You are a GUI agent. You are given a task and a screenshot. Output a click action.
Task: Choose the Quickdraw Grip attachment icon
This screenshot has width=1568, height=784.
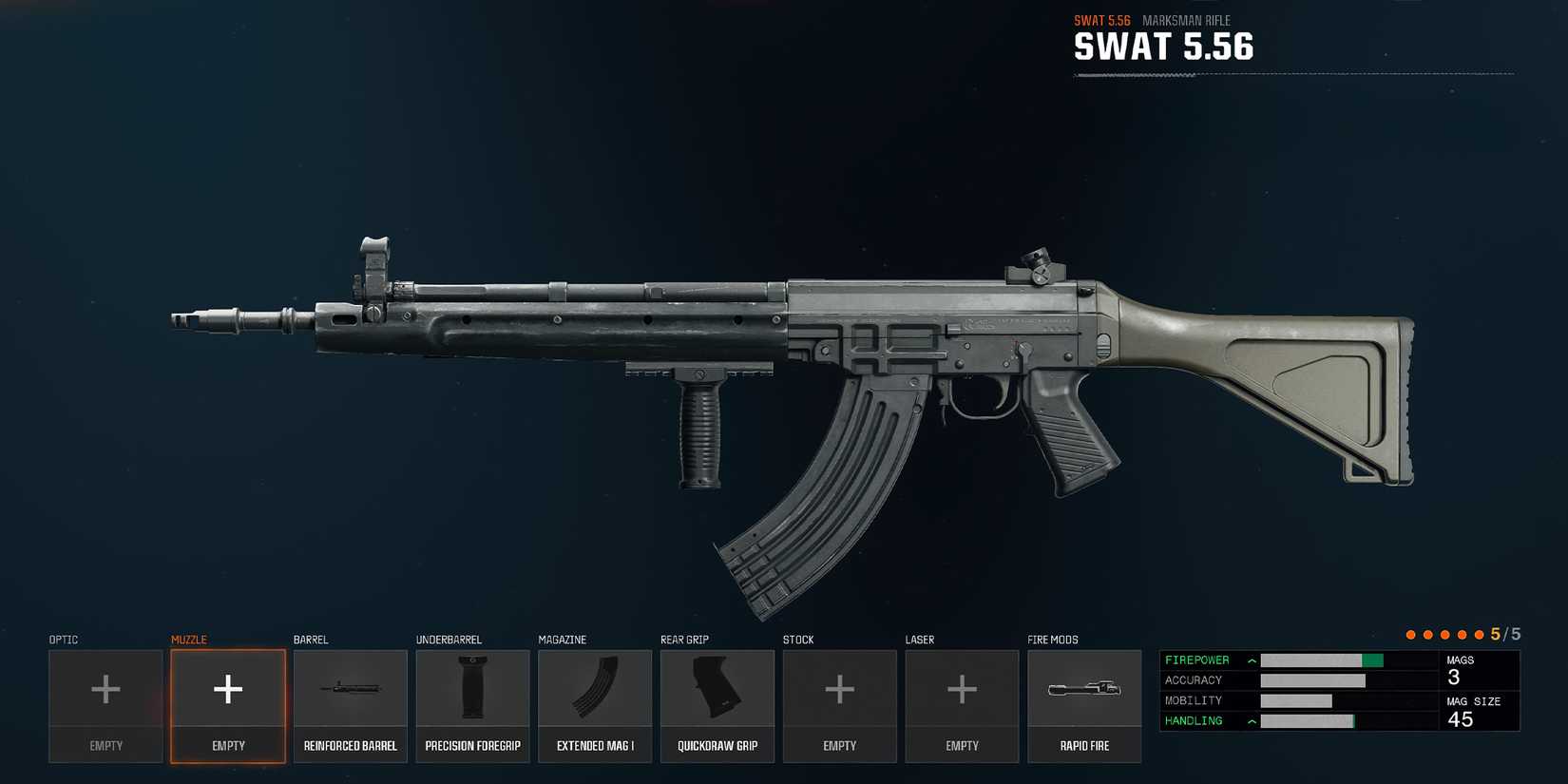pyautogui.click(x=717, y=689)
